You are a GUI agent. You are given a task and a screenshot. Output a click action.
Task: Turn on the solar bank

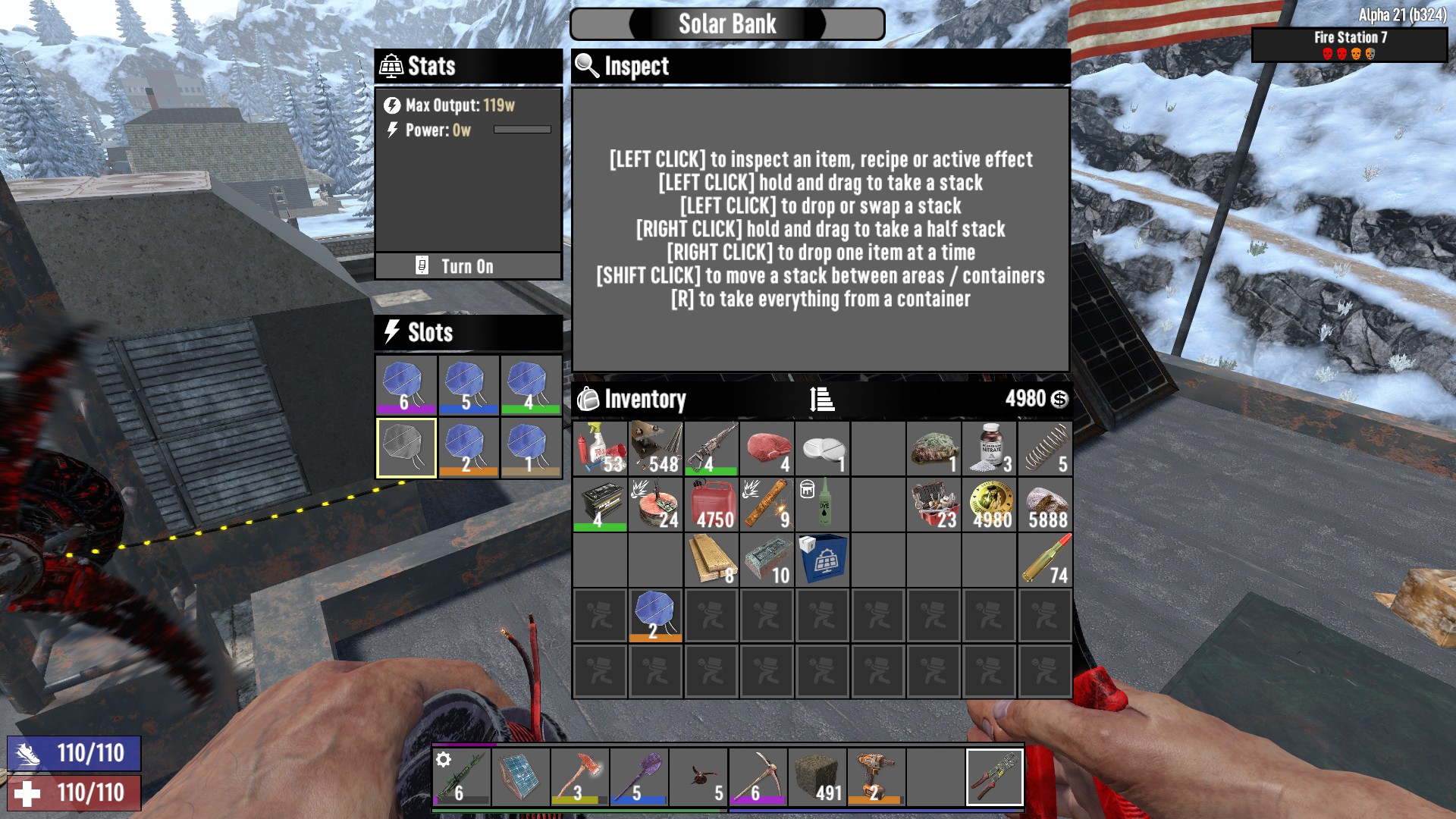click(x=467, y=266)
